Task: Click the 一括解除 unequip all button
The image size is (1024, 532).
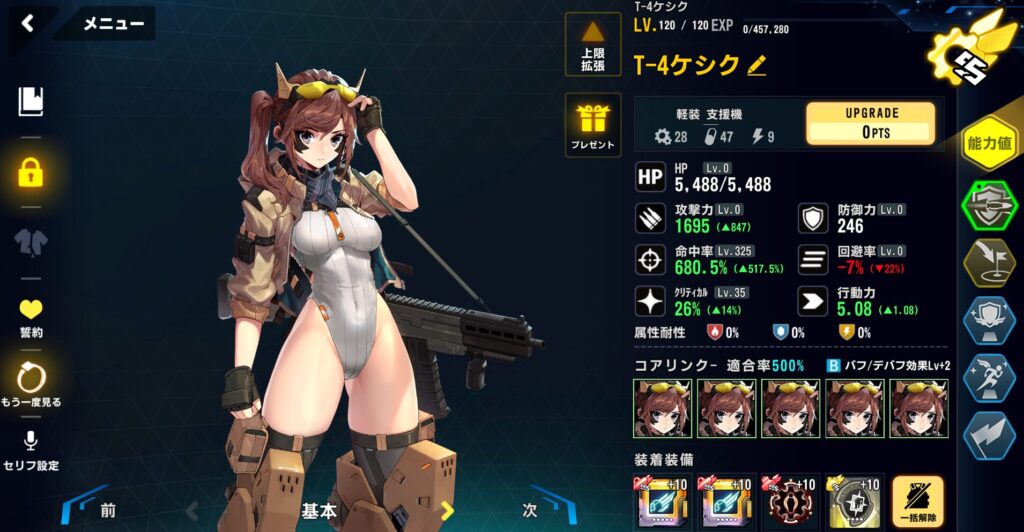Action: (917, 502)
